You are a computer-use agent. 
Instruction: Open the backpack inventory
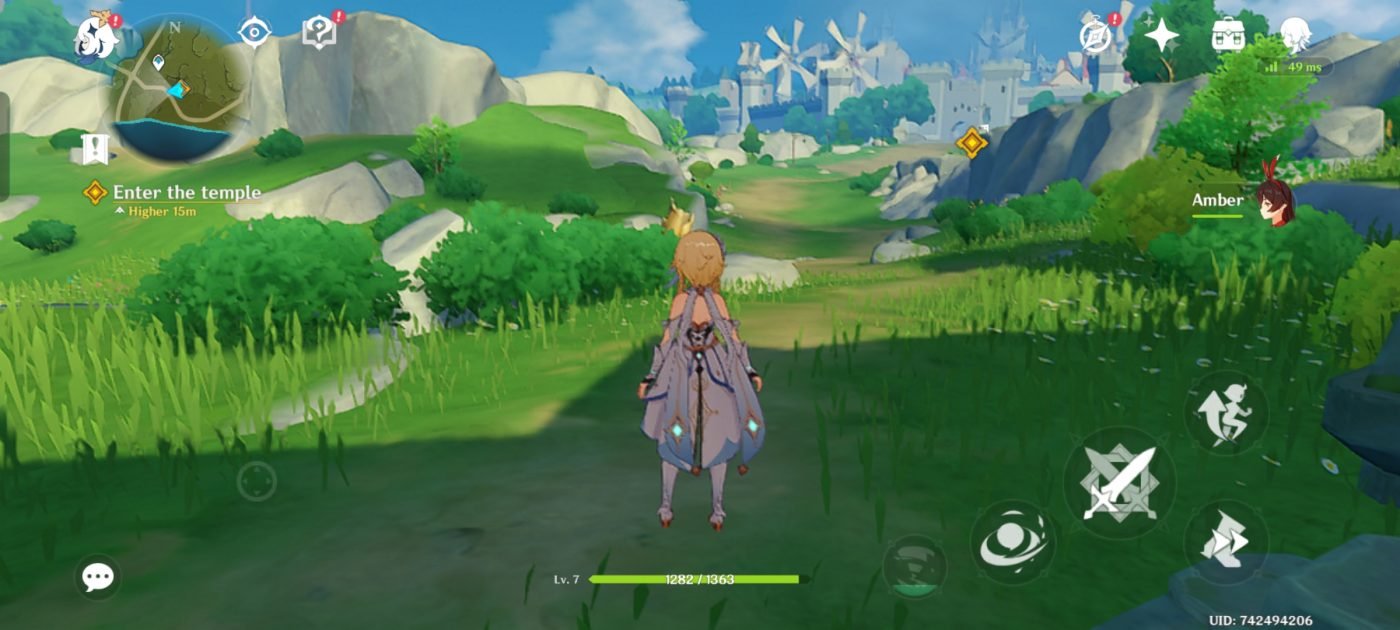[x=1227, y=35]
